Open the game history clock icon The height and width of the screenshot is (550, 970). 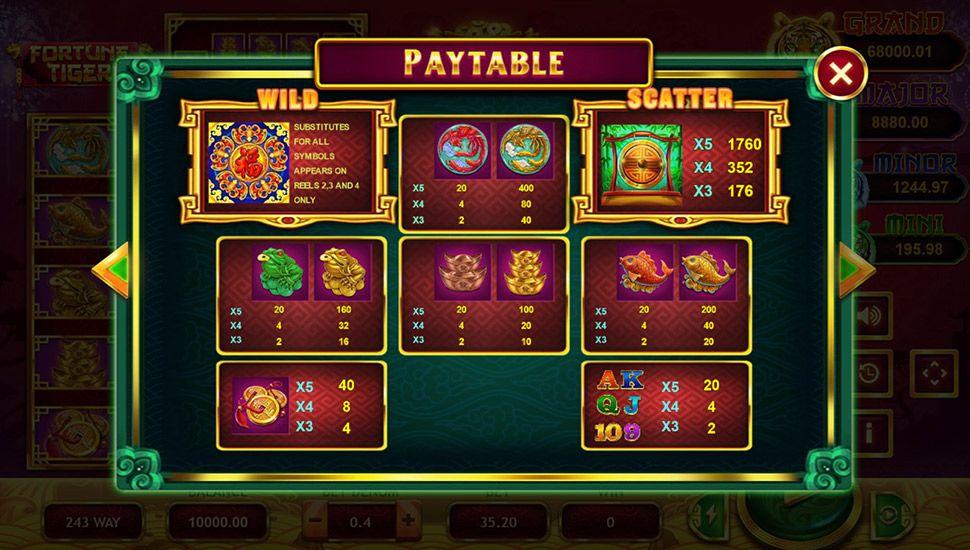click(x=871, y=373)
